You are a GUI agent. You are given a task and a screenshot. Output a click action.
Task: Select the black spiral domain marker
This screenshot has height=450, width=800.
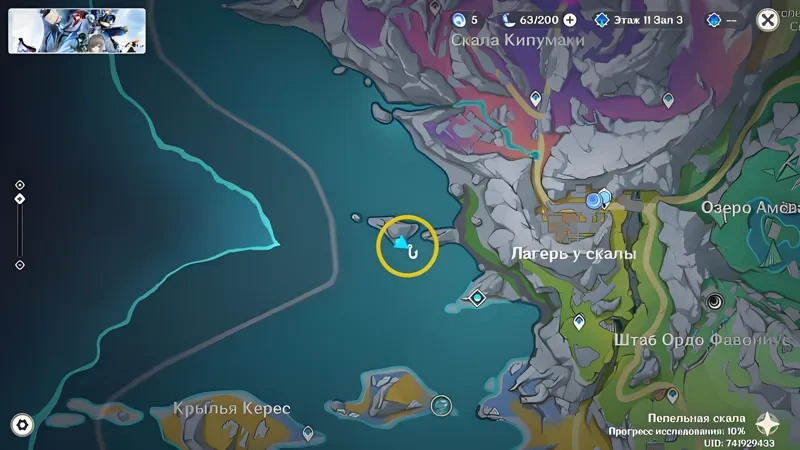coord(715,300)
